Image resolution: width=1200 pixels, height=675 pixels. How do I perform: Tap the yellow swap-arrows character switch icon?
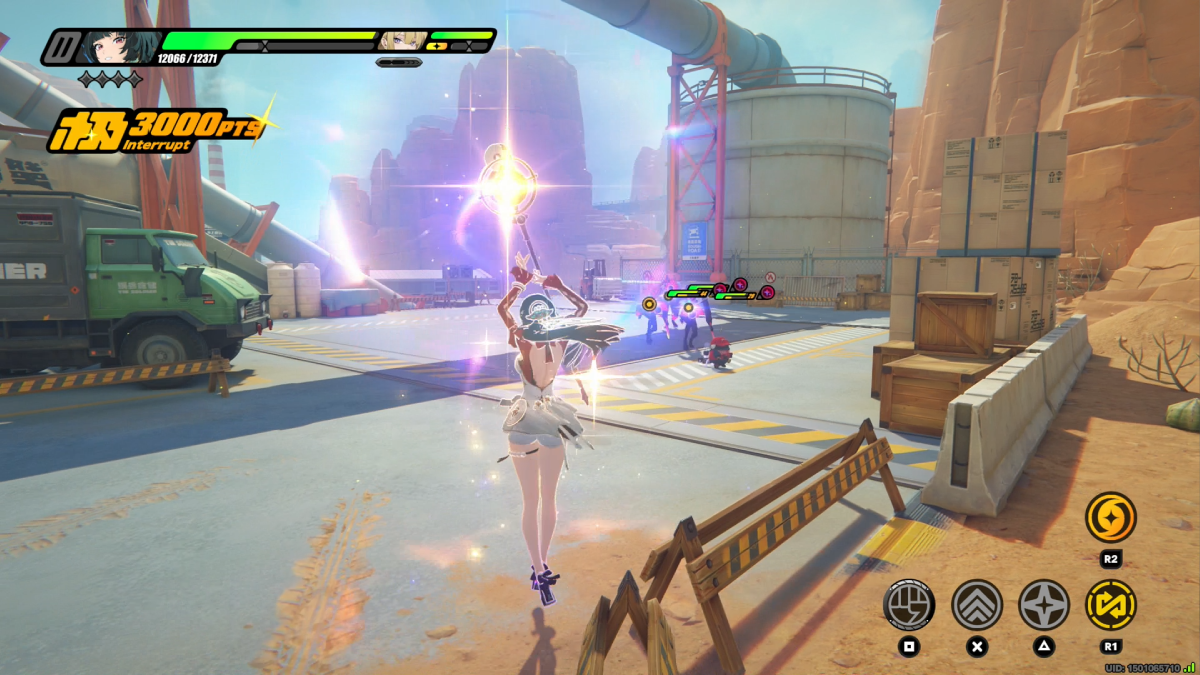pyautogui.click(x=1110, y=604)
